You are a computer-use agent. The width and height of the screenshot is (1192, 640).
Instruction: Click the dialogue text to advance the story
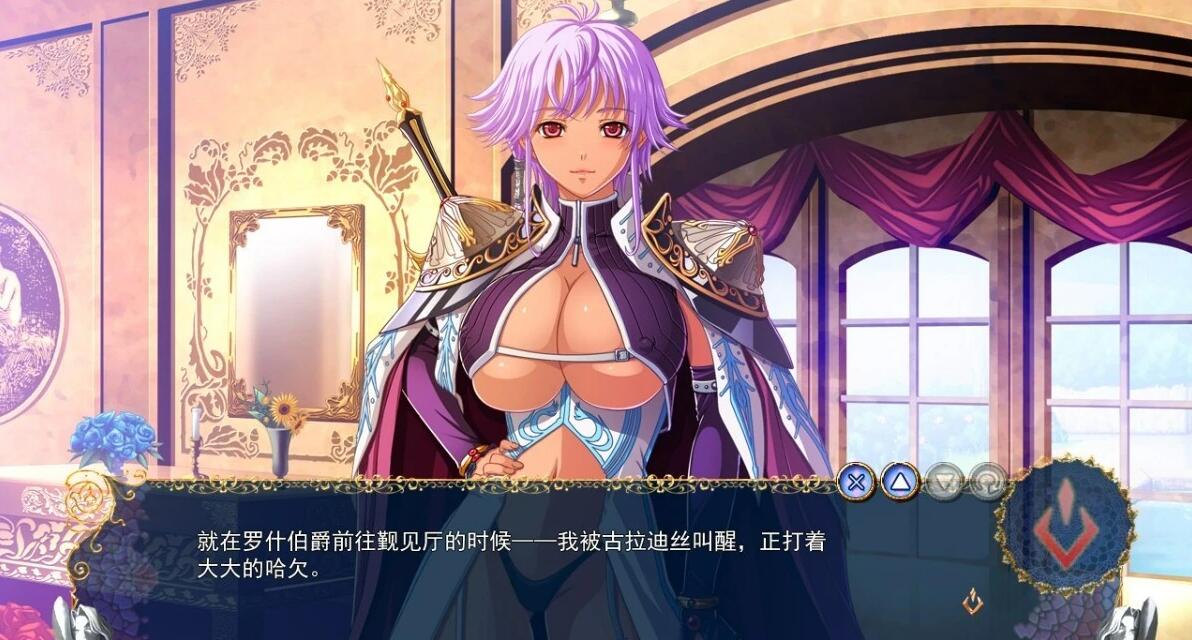click(510, 556)
